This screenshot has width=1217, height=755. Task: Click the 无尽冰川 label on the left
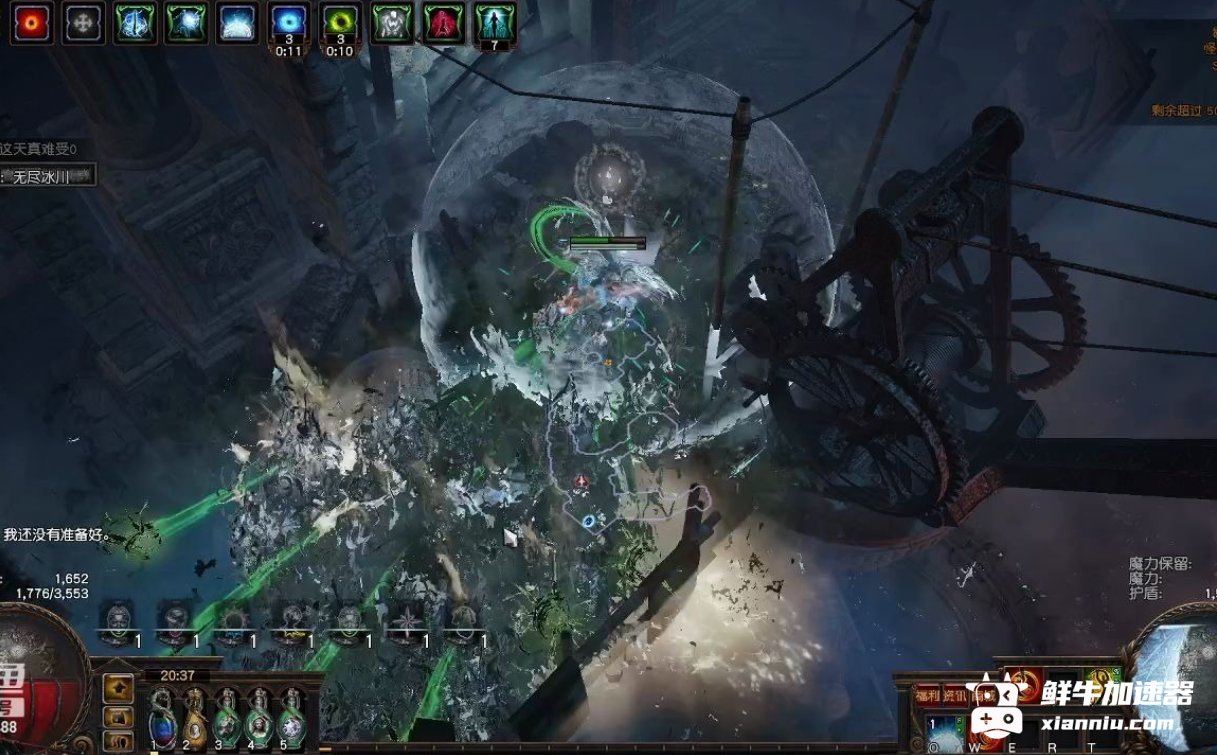pos(48,177)
